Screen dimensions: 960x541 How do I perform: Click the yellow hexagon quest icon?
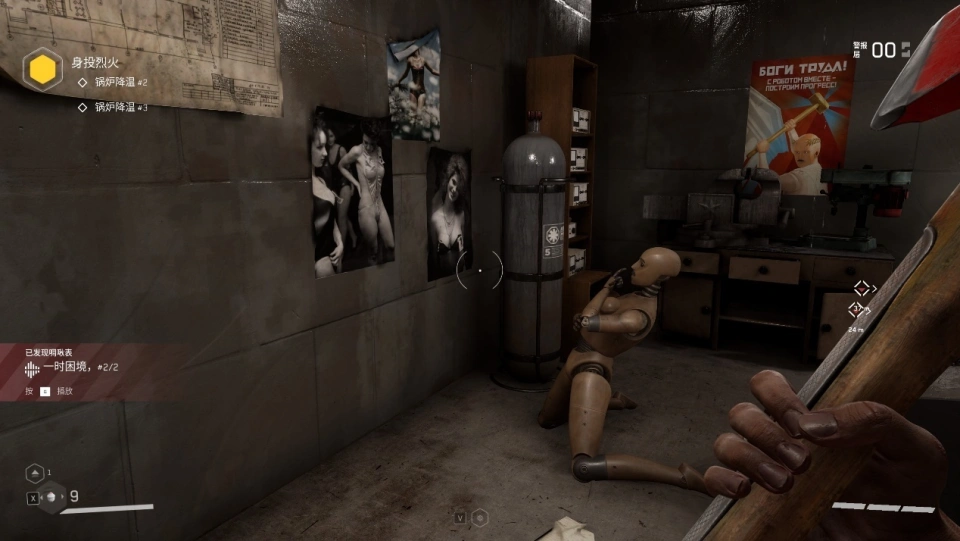pos(43,69)
